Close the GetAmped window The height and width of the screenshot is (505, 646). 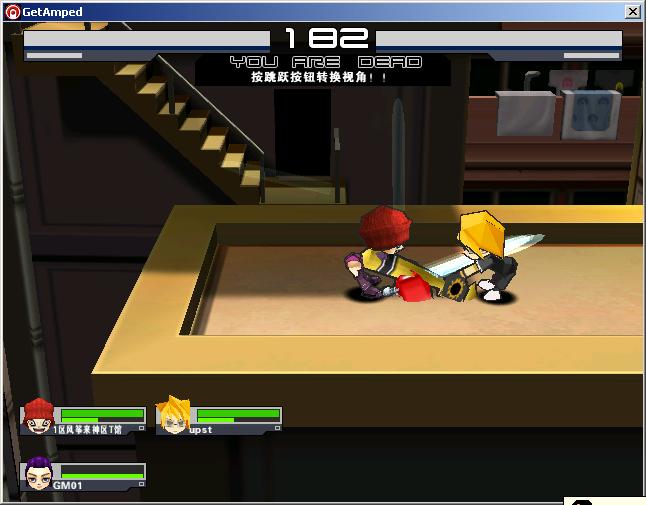click(632, 12)
